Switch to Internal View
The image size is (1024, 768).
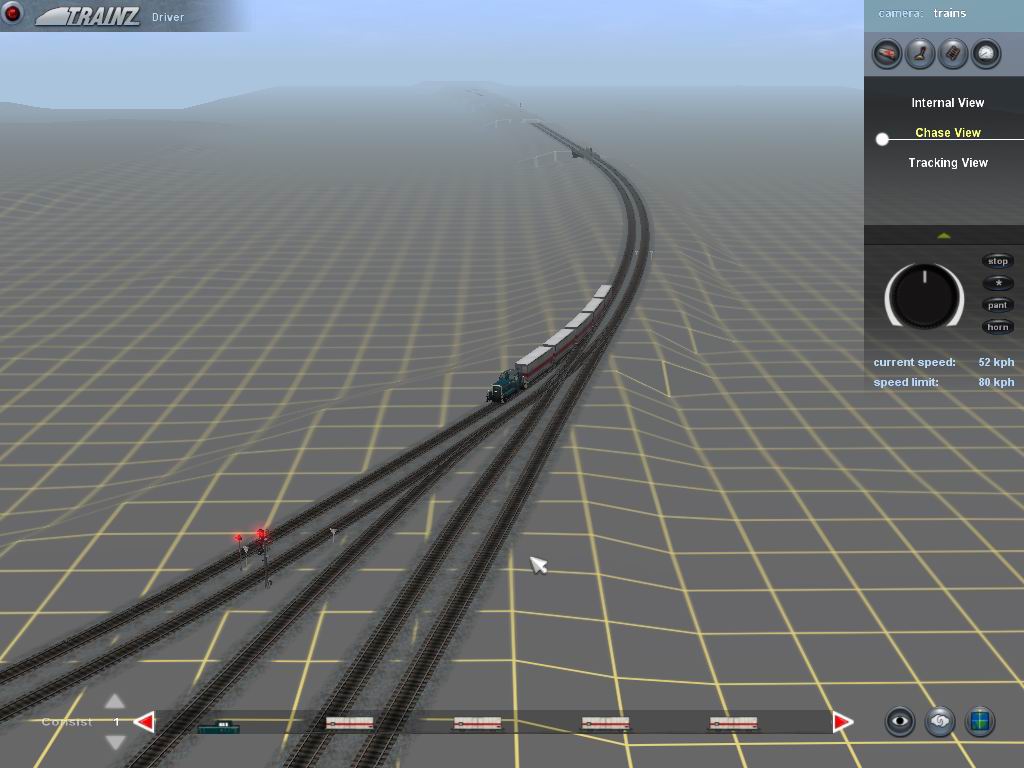click(x=947, y=103)
